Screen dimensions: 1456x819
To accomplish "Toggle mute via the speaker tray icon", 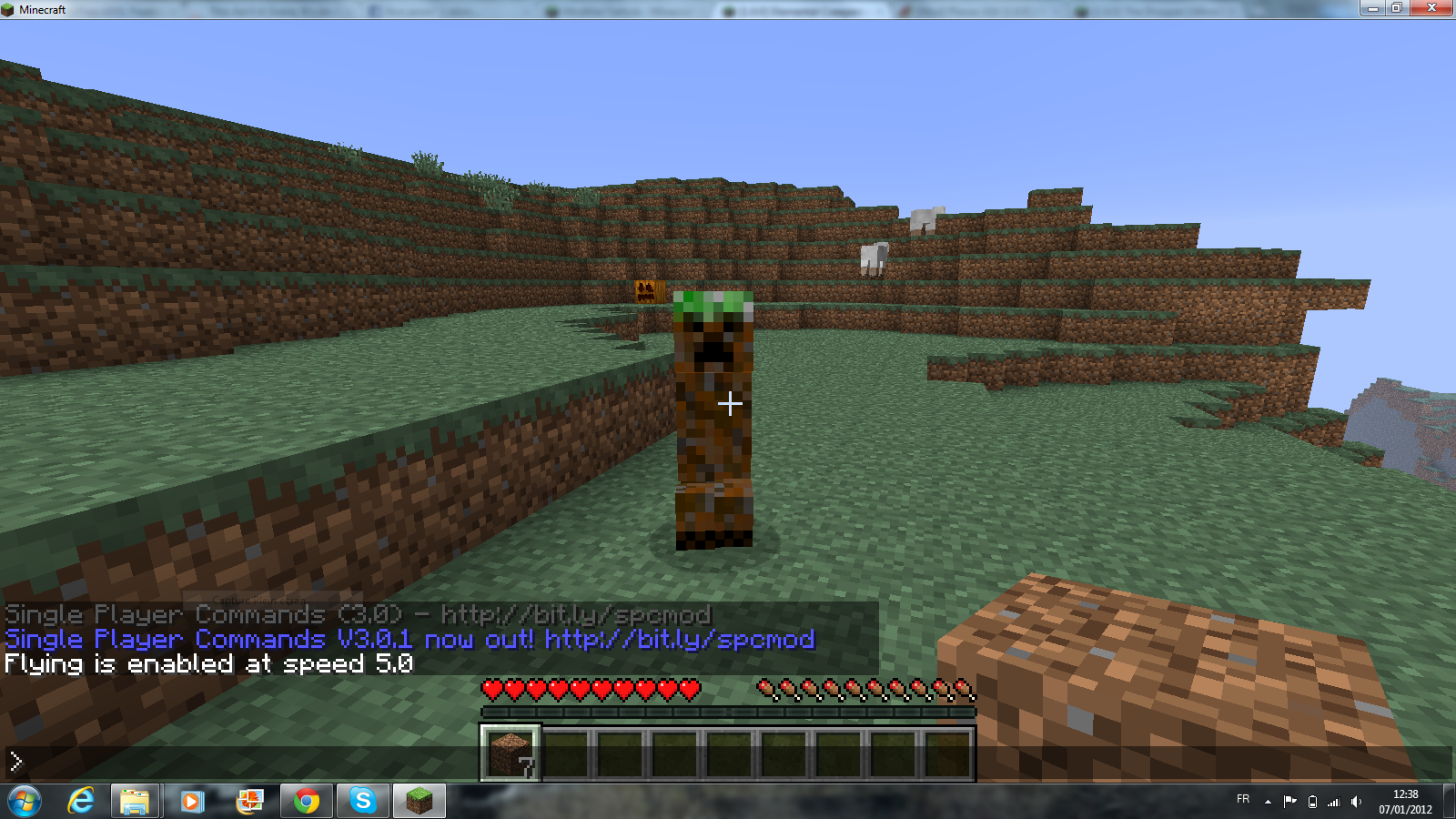I will click(x=1355, y=802).
